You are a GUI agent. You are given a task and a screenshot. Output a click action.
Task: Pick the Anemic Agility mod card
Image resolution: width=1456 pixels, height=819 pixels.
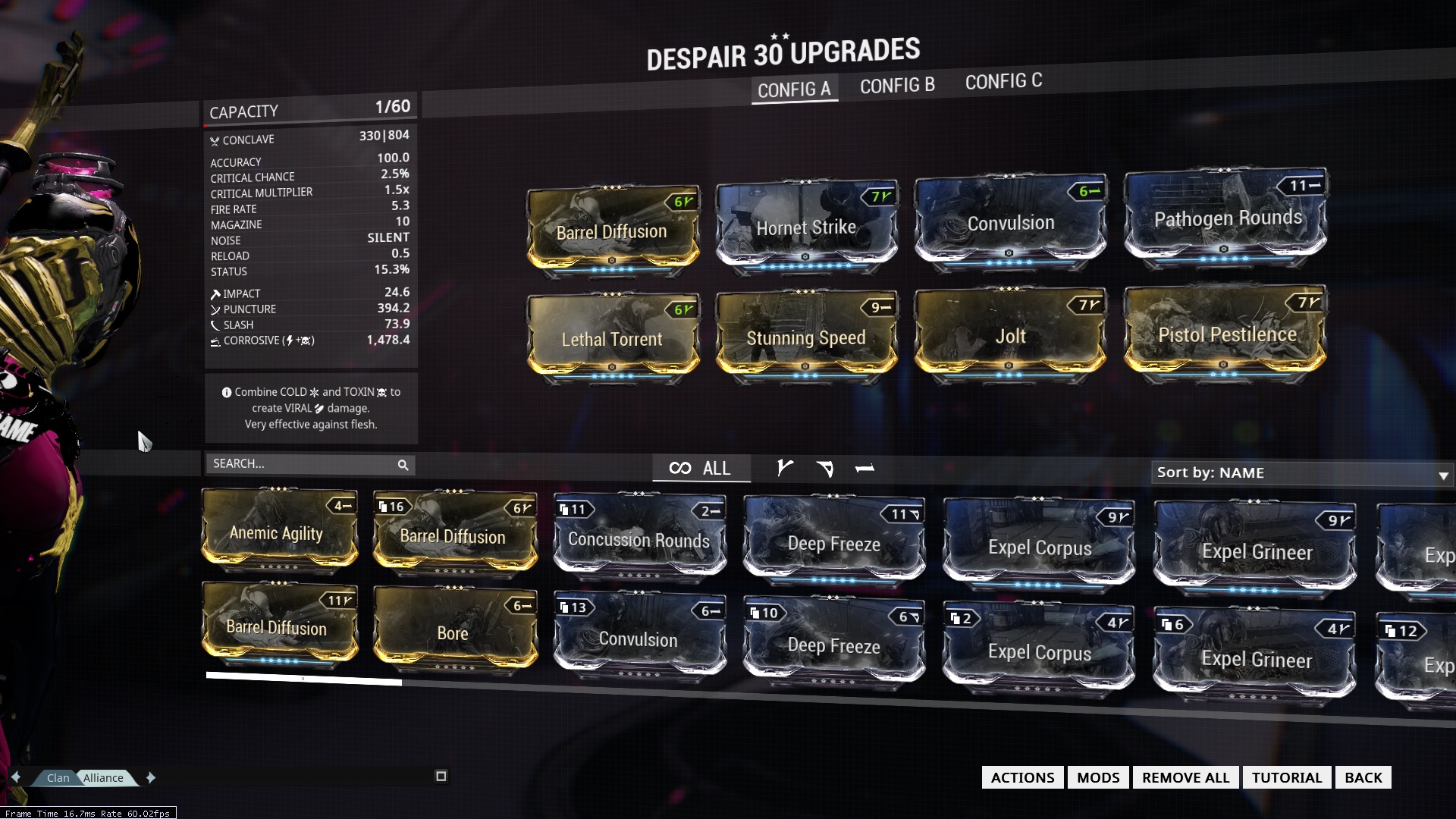[278, 532]
